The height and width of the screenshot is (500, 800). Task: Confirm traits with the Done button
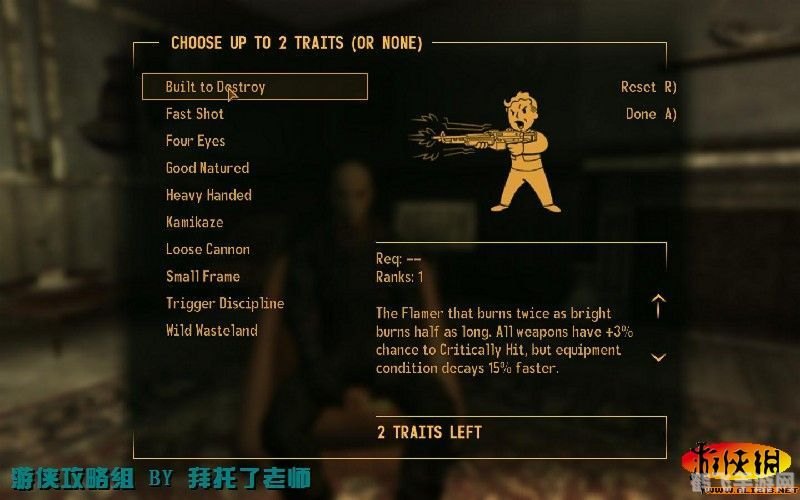[x=651, y=114]
